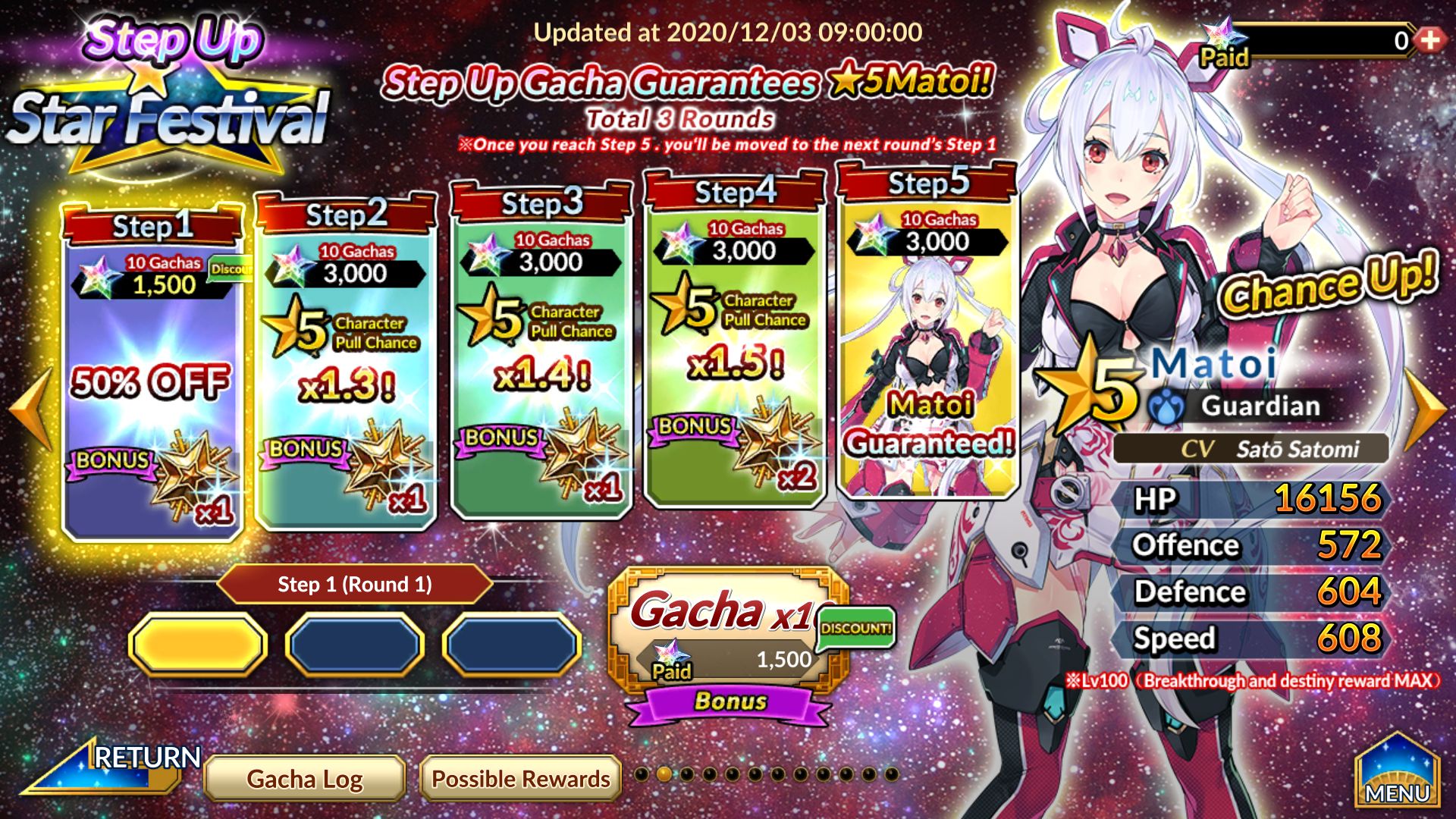Image resolution: width=1456 pixels, height=819 pixels.
Task: Click the highlighted page indicator dot
Action: click(664, 773)
